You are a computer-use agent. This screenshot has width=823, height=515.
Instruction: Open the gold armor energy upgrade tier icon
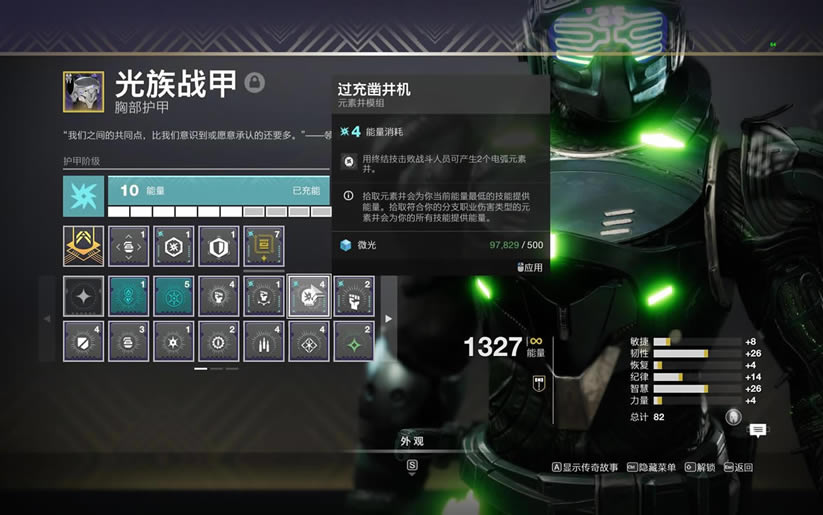[83, 246]
